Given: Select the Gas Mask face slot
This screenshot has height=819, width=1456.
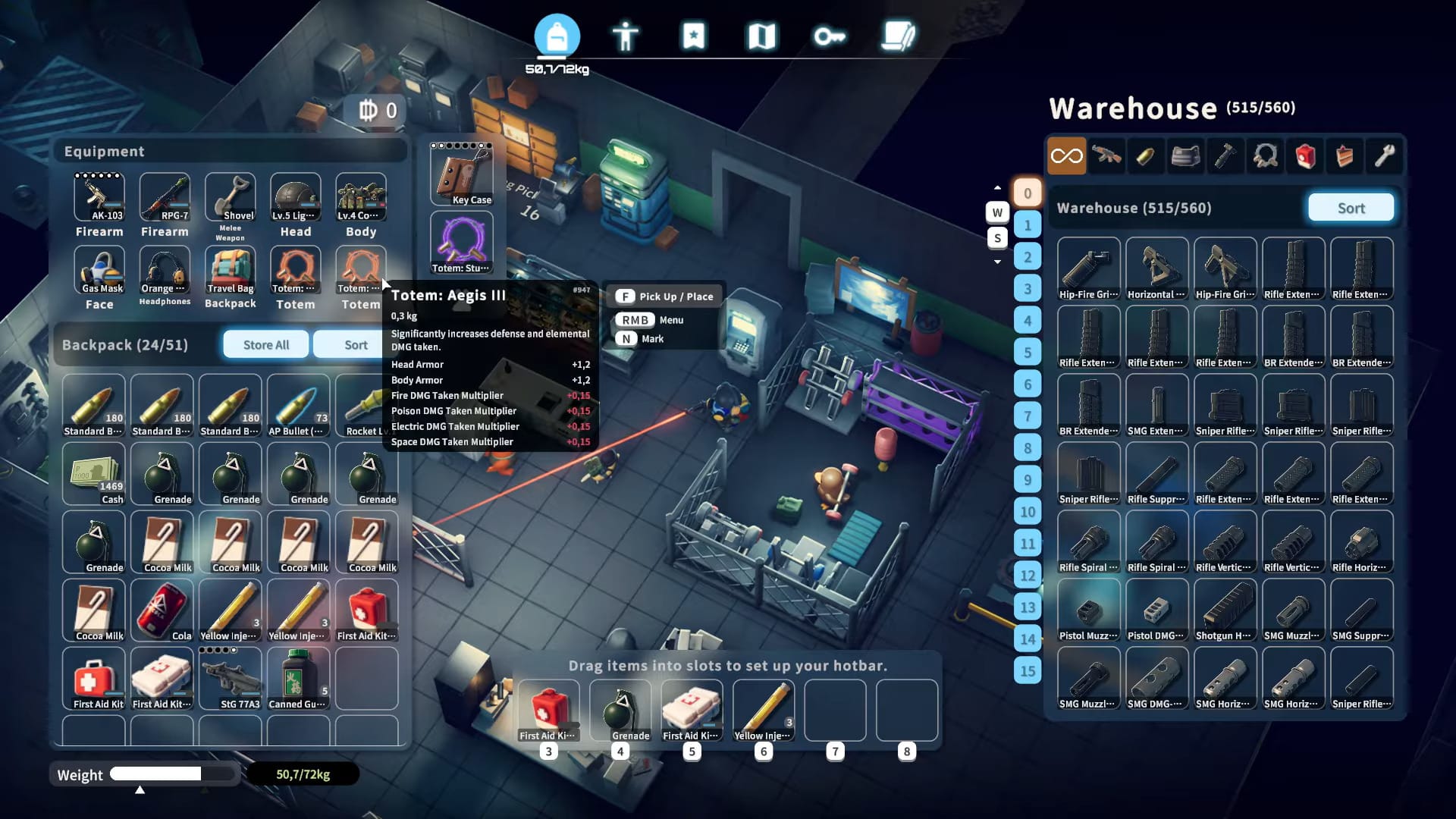Looking at the screenshot, I should pyautogui.click(x=99, y=270).
